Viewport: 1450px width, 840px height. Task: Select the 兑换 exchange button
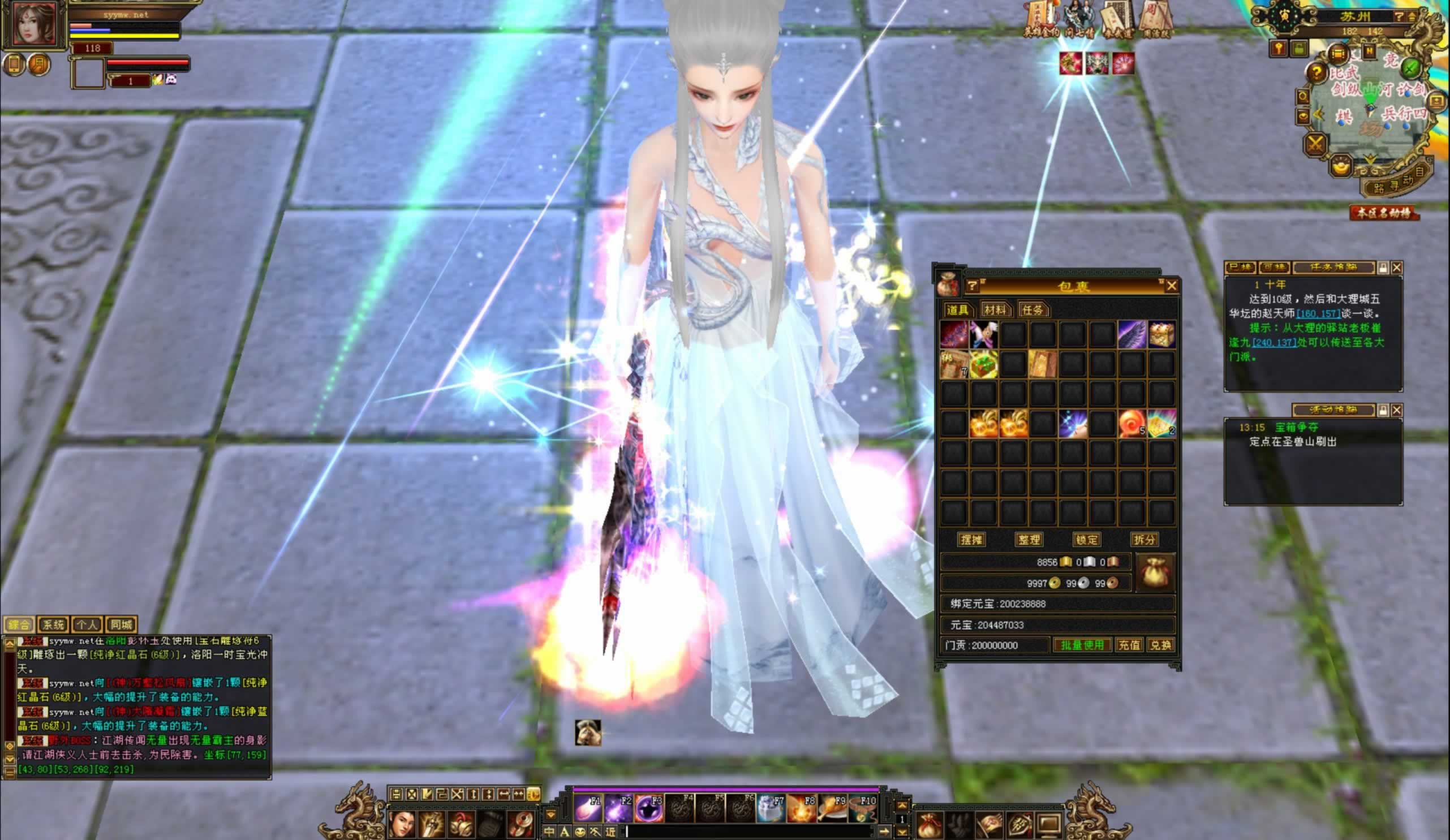point(1160,645)
